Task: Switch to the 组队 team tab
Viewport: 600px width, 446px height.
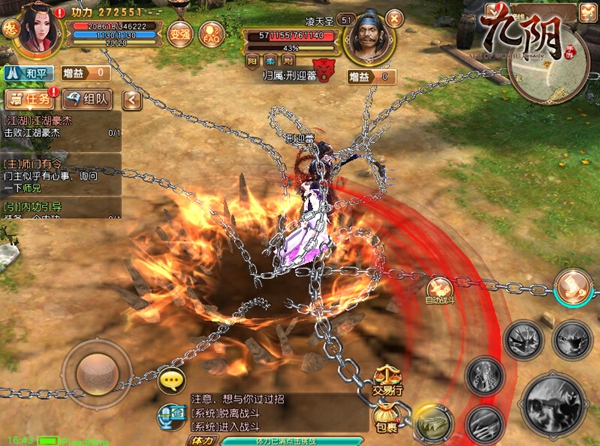Action: tap(87, 99)
